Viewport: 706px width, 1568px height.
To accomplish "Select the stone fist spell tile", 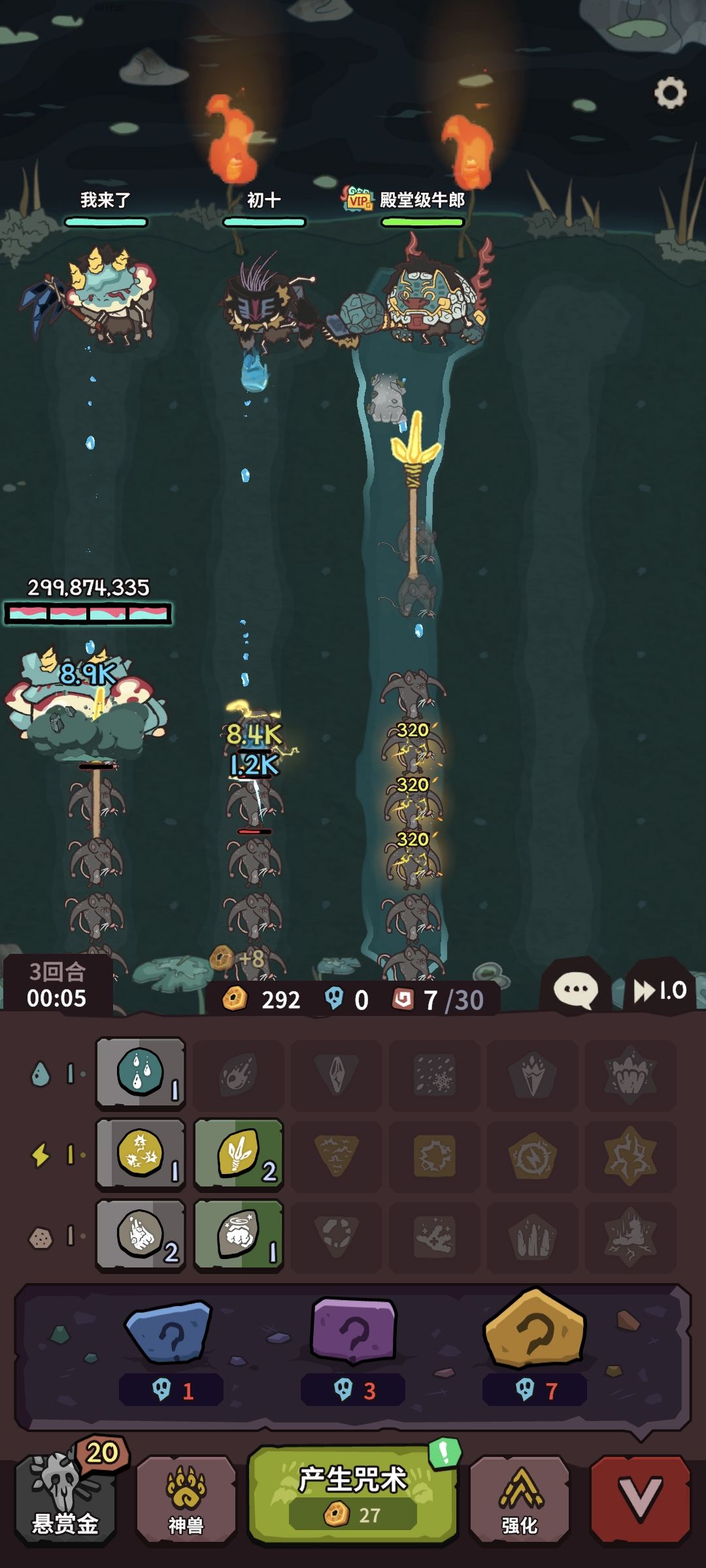I will coord(239,1235).
